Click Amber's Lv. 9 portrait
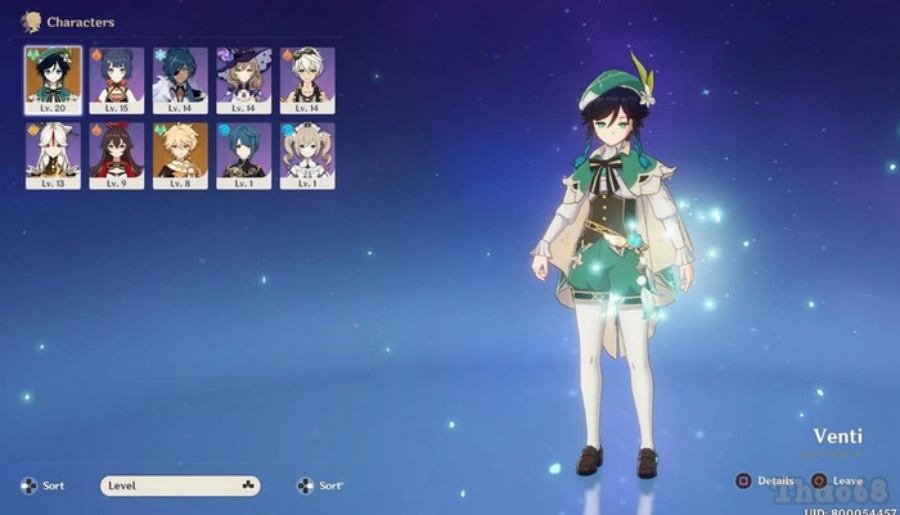Viewport: 900px width, 515px height. click(117, 155)
